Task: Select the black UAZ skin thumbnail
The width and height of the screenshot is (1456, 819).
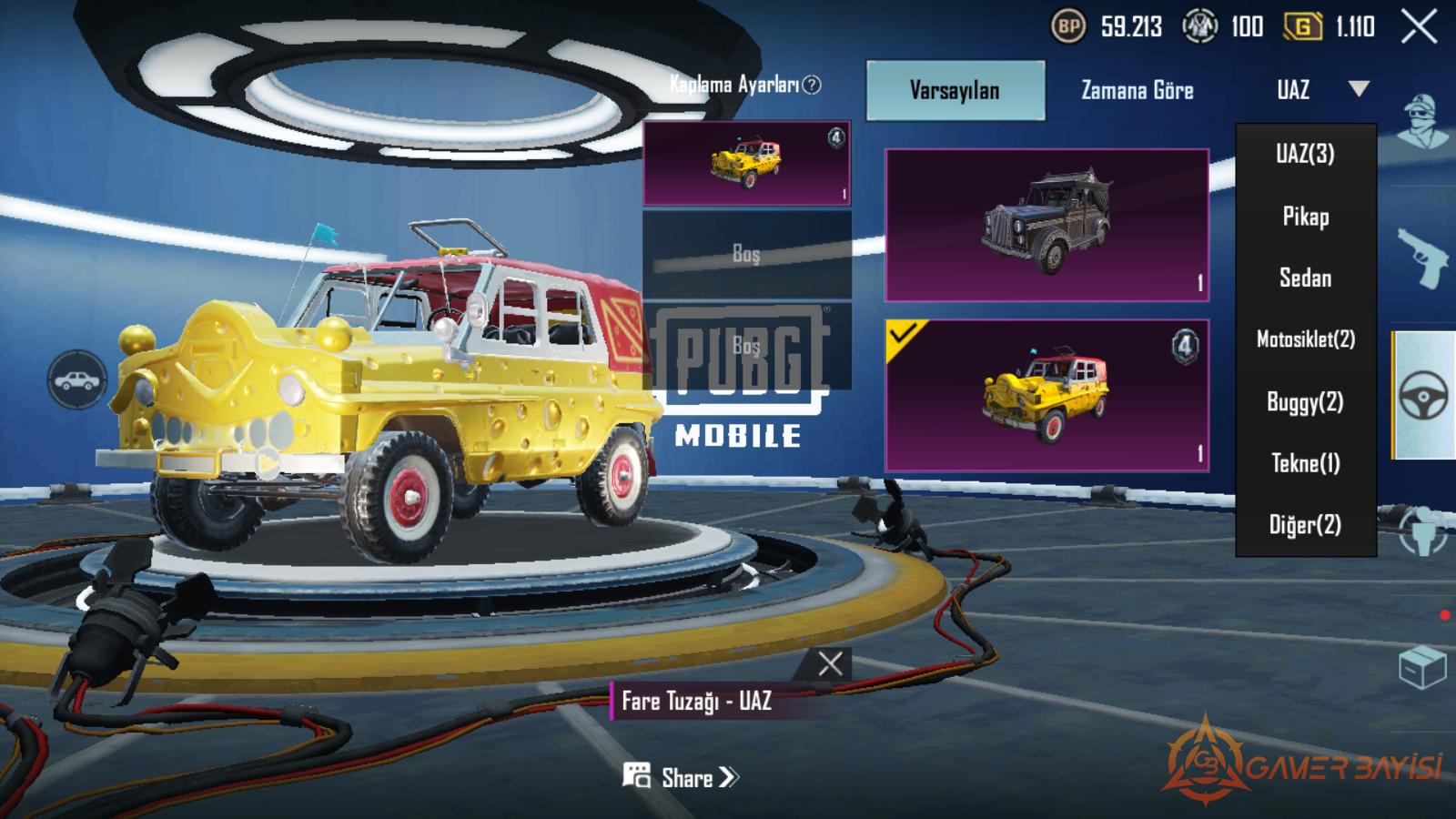Action: click(1046, 225)
